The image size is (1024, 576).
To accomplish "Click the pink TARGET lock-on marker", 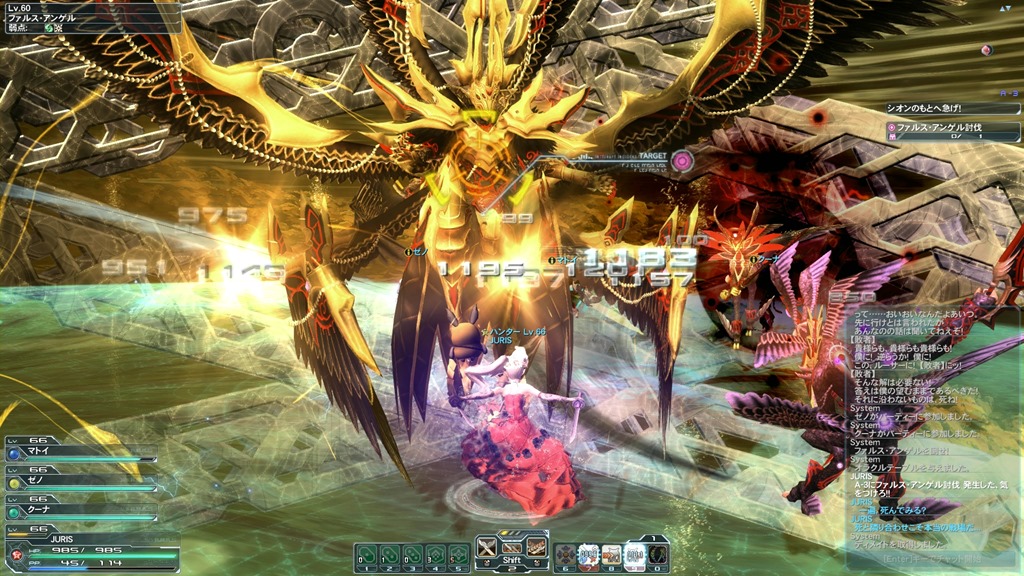I will pos(683,160).
